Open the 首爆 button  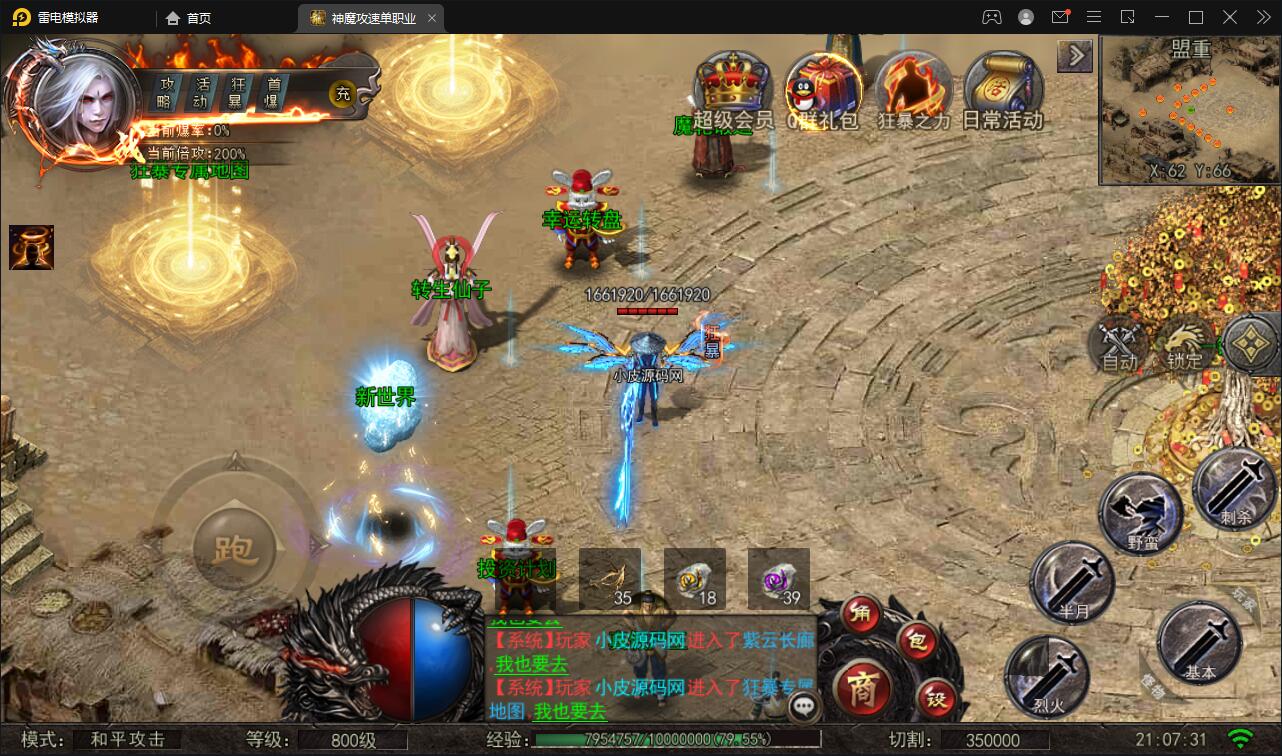[273, 93]
